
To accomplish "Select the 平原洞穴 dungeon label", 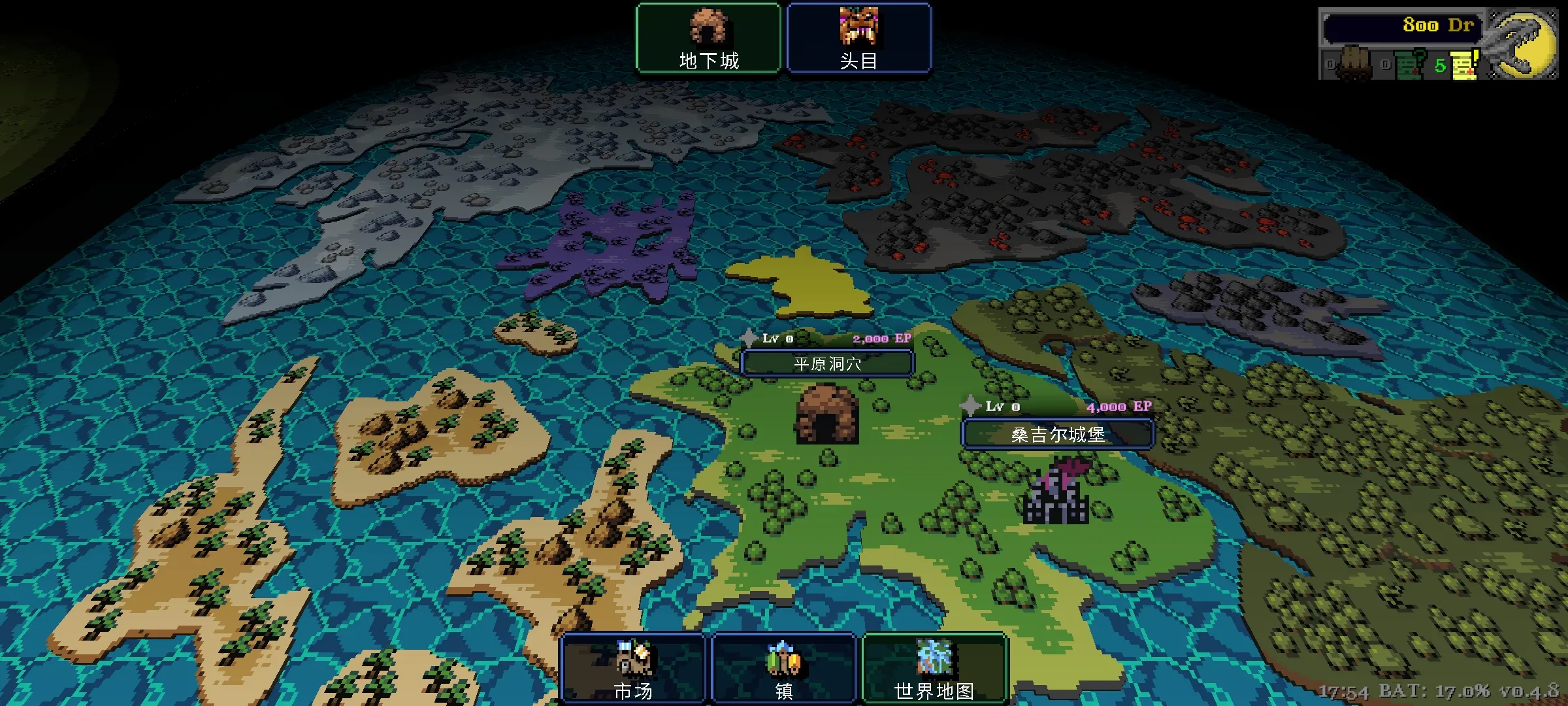I will pyautogui.click(x=827, y=363).
